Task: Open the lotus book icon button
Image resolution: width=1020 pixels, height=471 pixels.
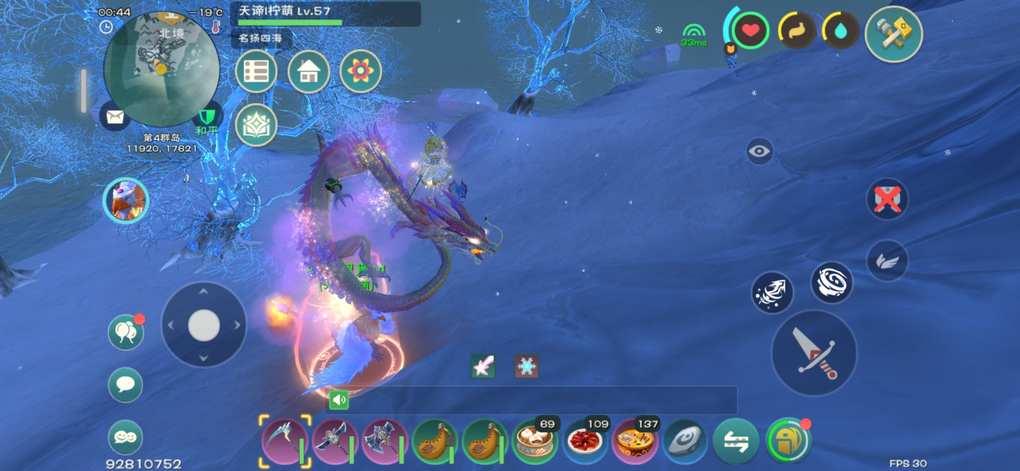Action: click(x=258, y=124)
